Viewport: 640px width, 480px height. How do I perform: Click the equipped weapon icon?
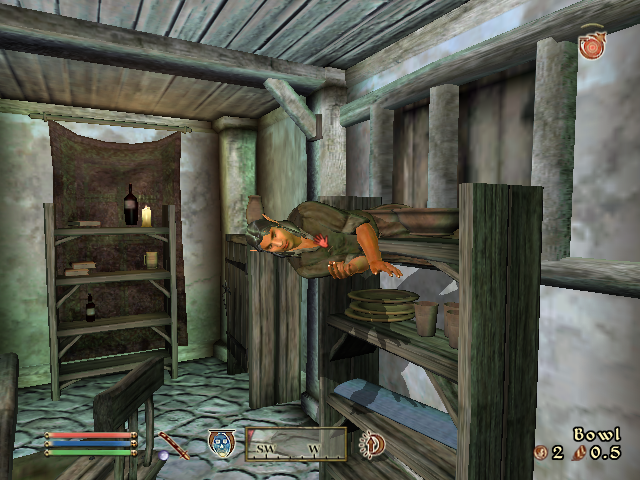pos(173,443)
